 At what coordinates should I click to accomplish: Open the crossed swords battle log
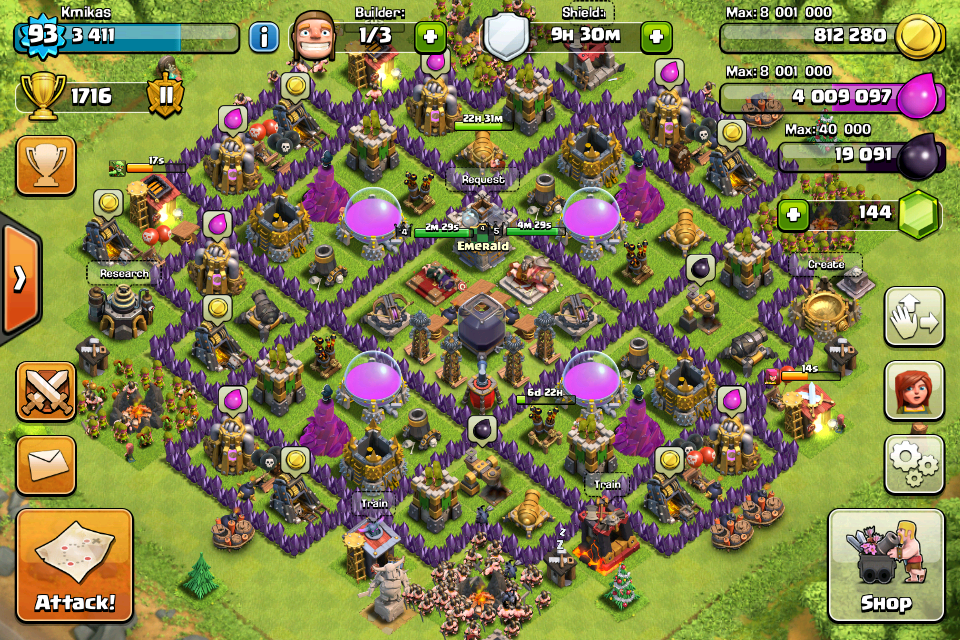46,391
